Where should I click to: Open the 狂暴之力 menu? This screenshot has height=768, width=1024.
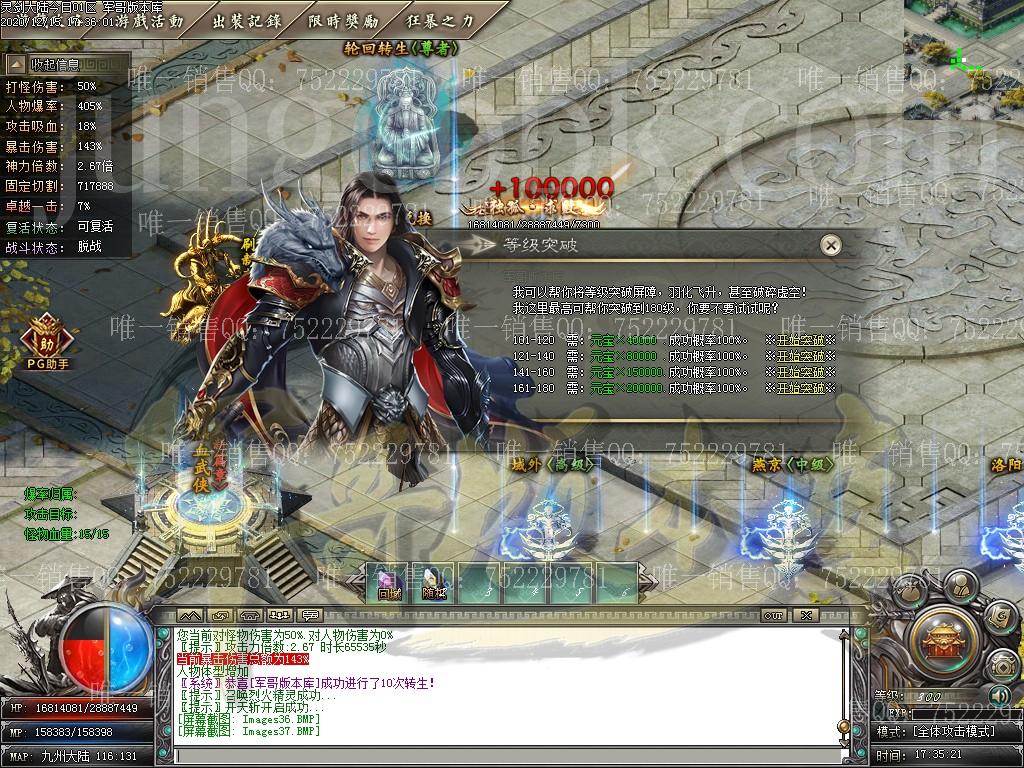pyautogui.click(x=441, y=21)
